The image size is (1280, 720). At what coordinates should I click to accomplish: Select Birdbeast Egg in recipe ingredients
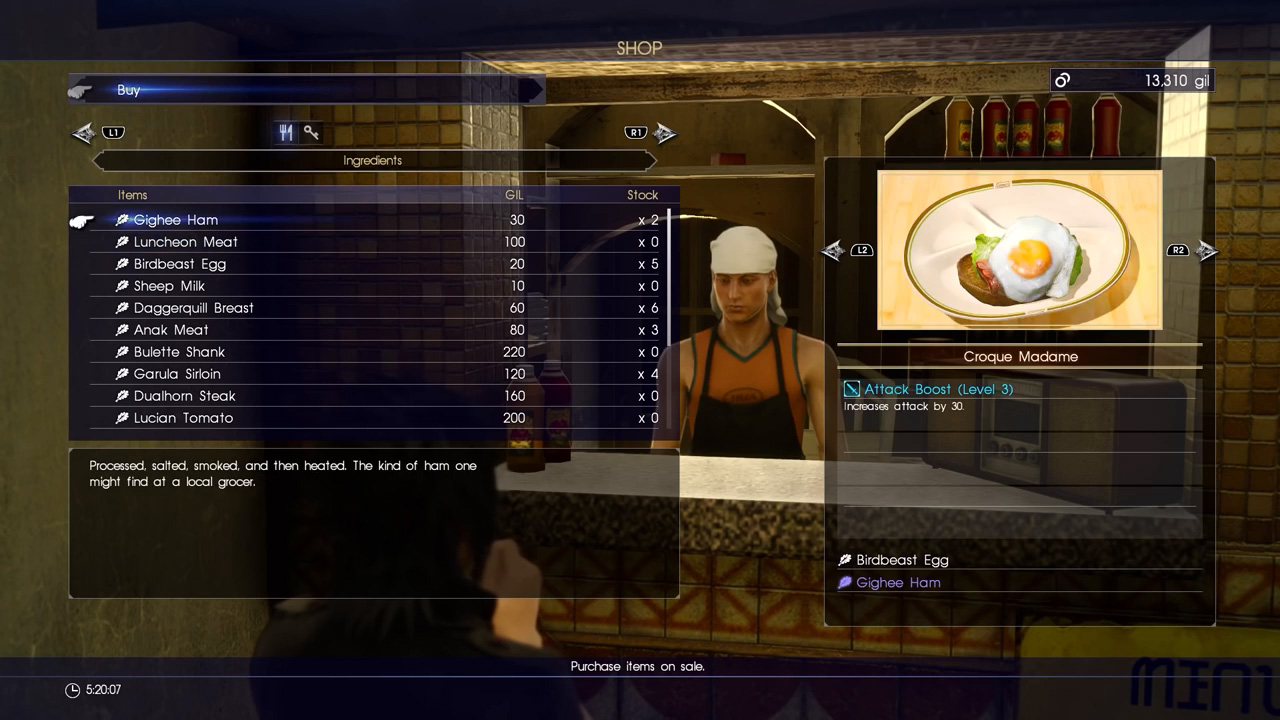point(902,560)
